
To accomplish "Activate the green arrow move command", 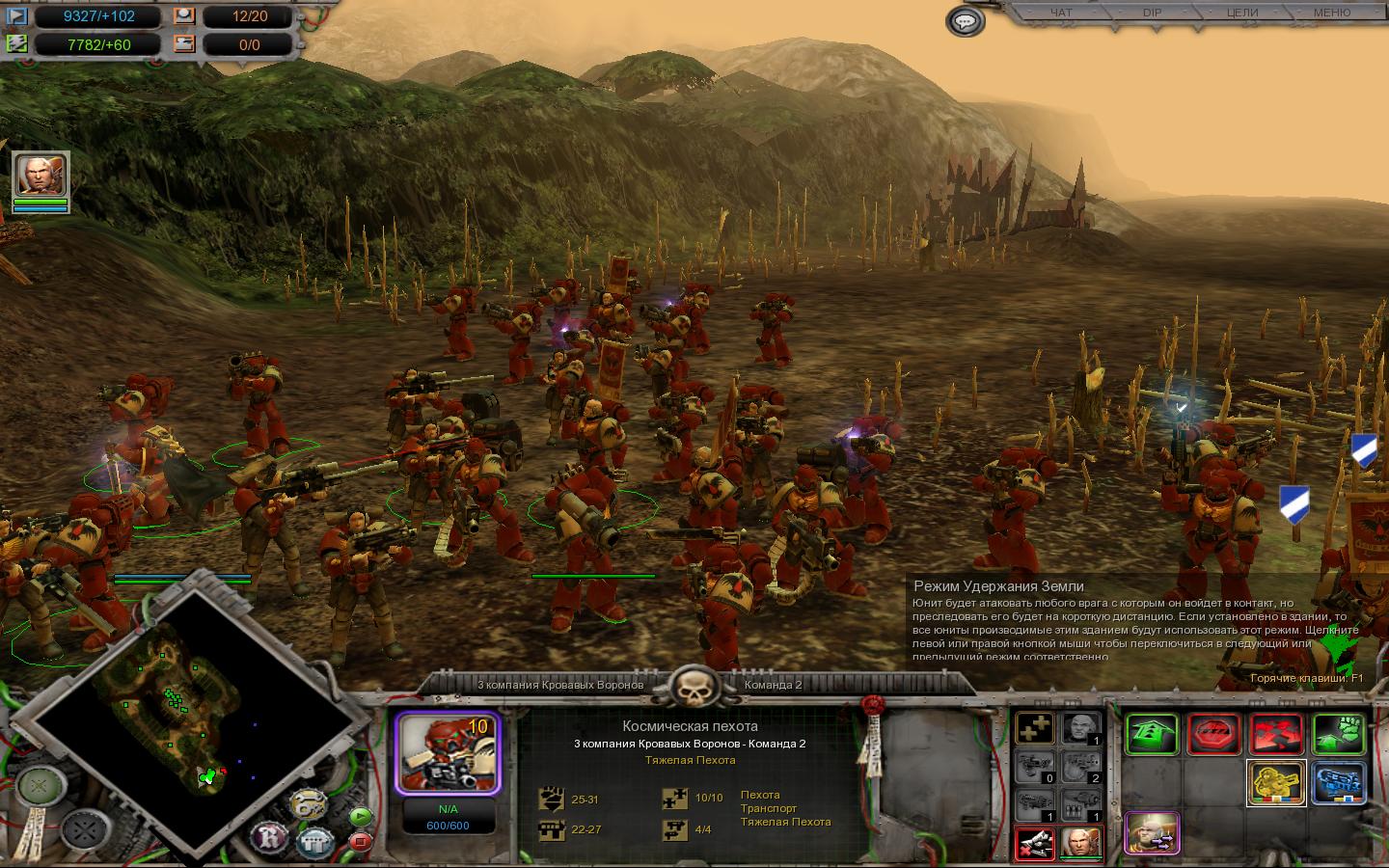I will pyautogui.click(x=1151, y=735).
